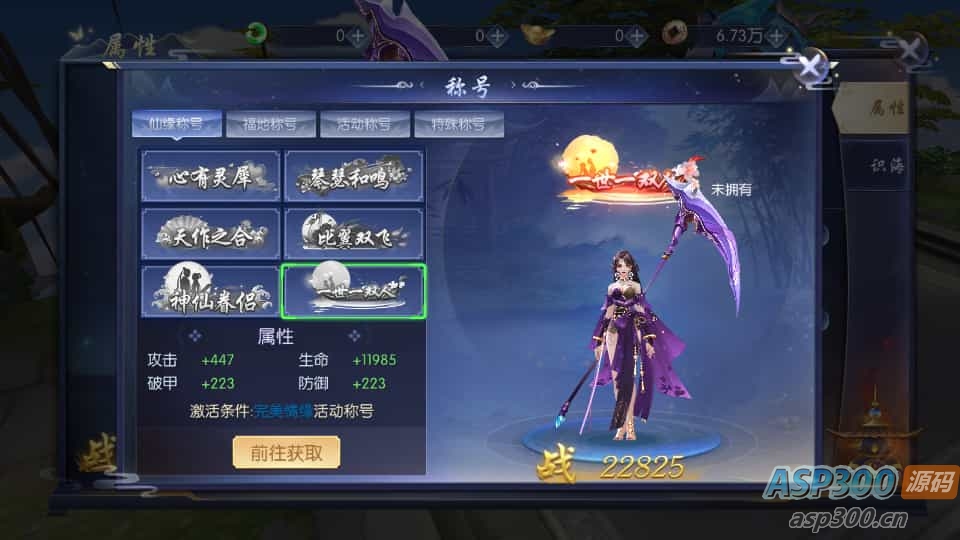Switch to the 属性 side tab
Screen dimensions: 960x540
tap(885, 108)
